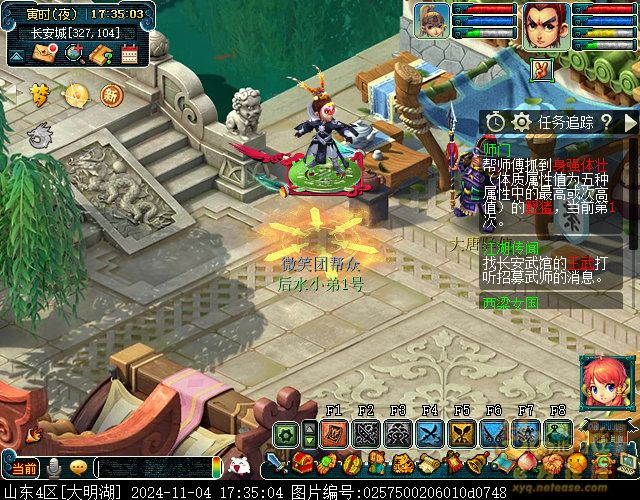Switch the 当前 chat channel button

[24, 468]
